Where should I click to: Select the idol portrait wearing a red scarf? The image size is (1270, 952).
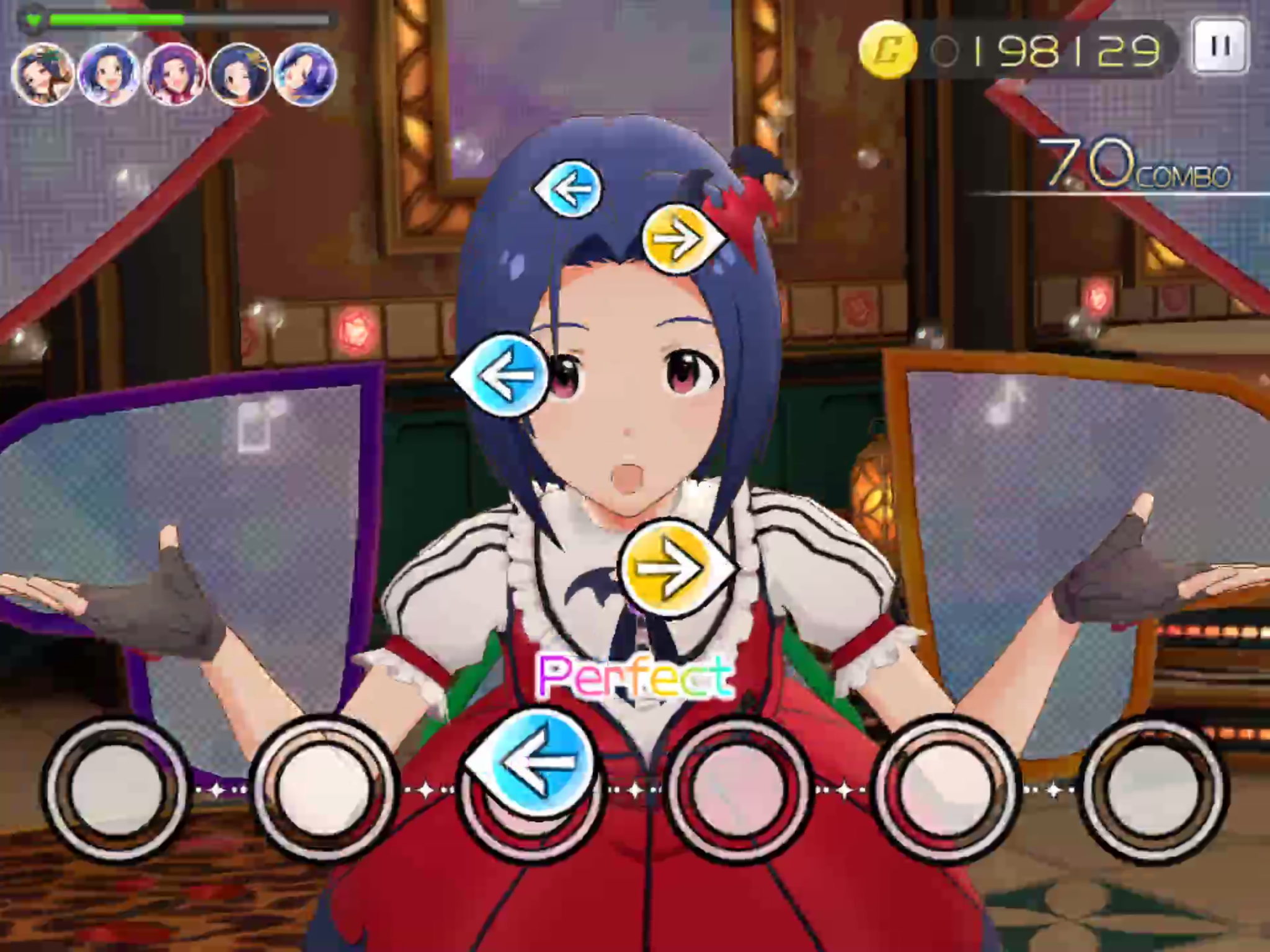pyautogui.click(x=174, y=74)
